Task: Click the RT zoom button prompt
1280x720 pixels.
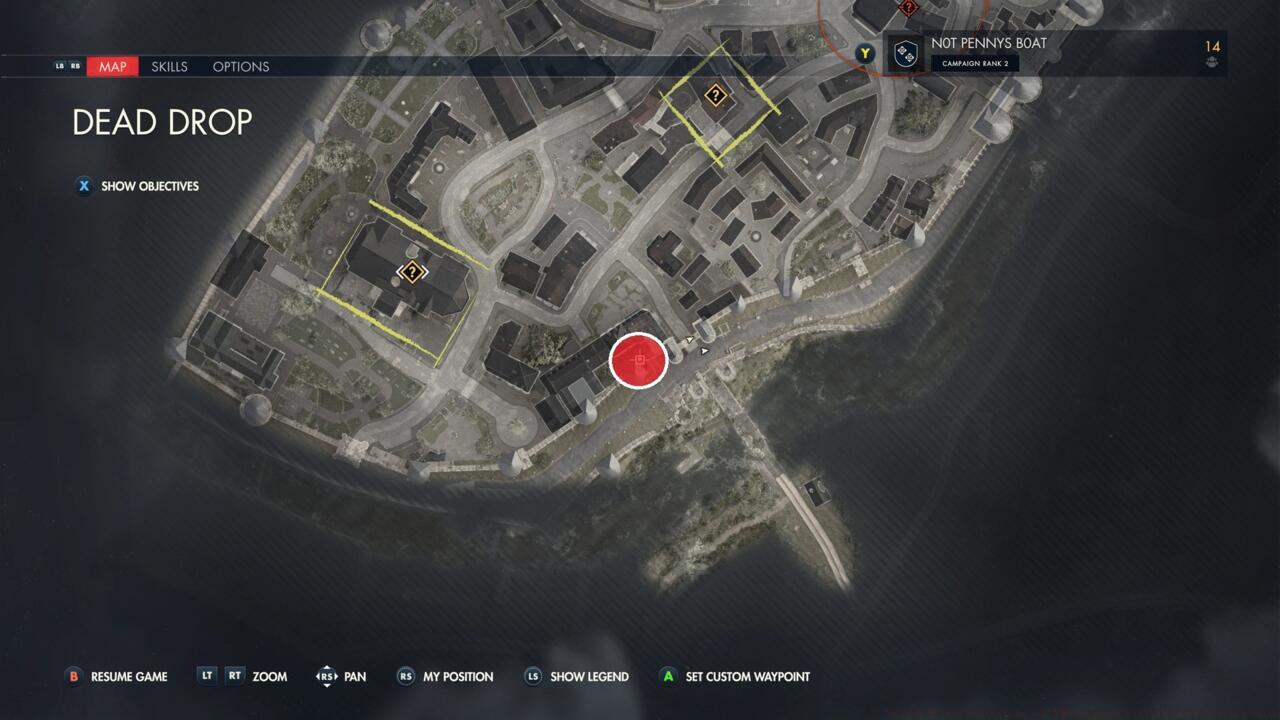Action: click(234, 677)
